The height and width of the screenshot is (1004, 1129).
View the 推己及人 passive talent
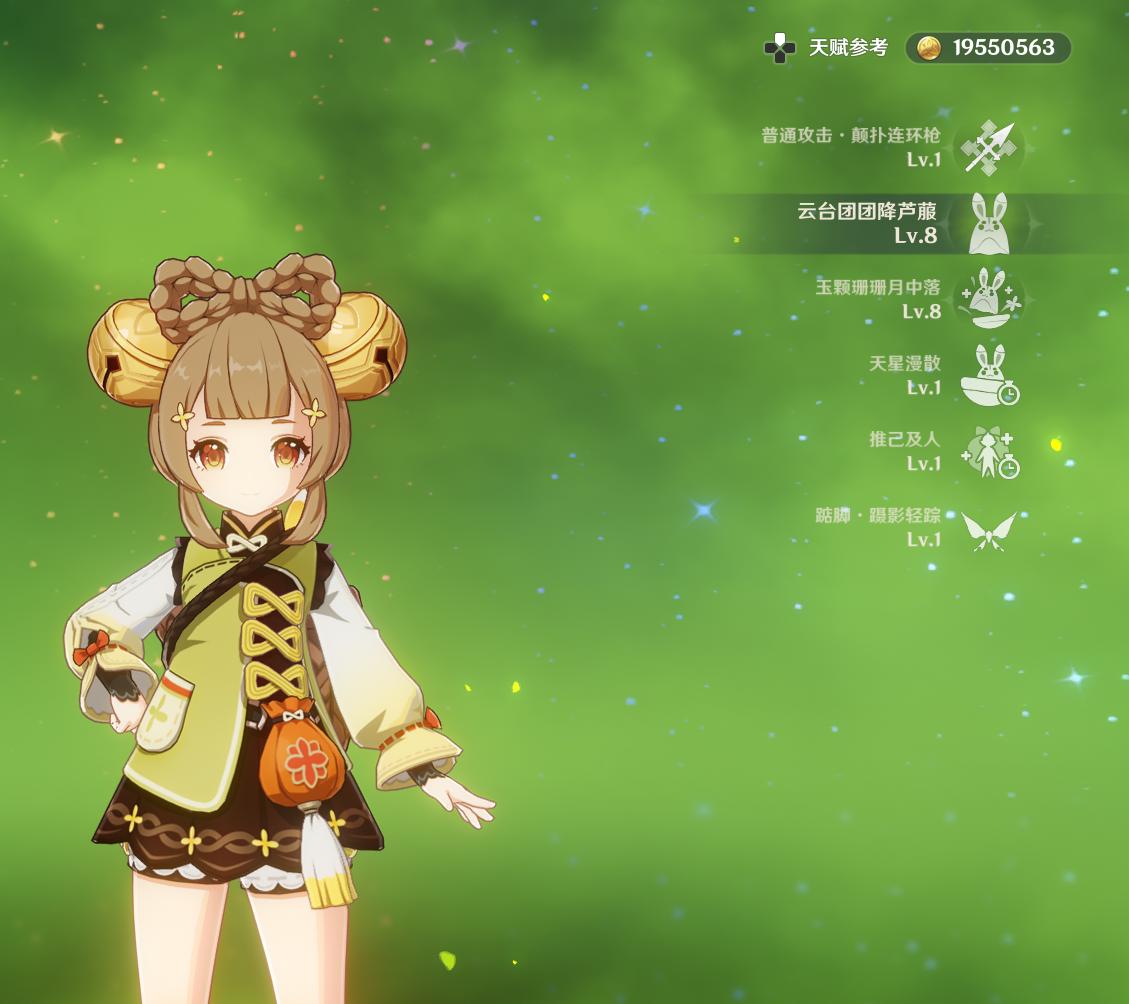point(987,452)
